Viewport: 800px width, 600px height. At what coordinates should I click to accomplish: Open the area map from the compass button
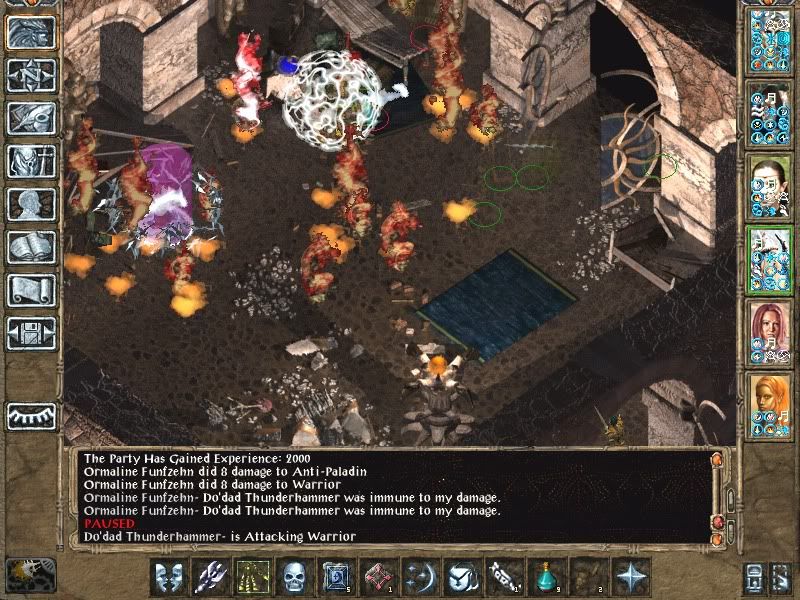[32, 75]
